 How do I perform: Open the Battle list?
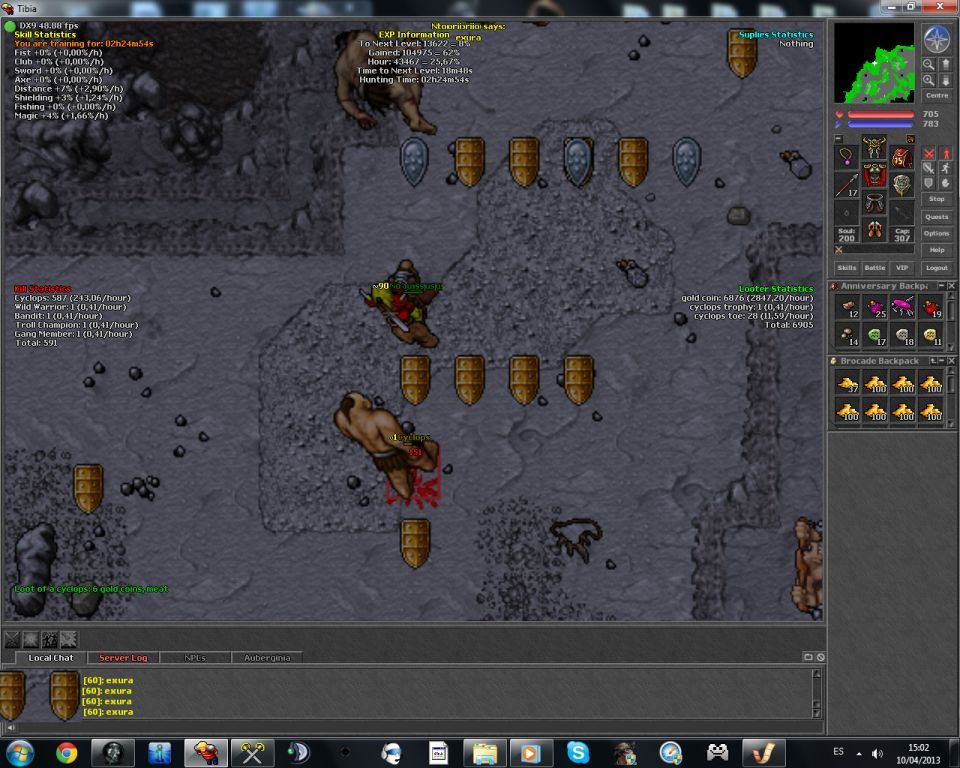[875, 268]
